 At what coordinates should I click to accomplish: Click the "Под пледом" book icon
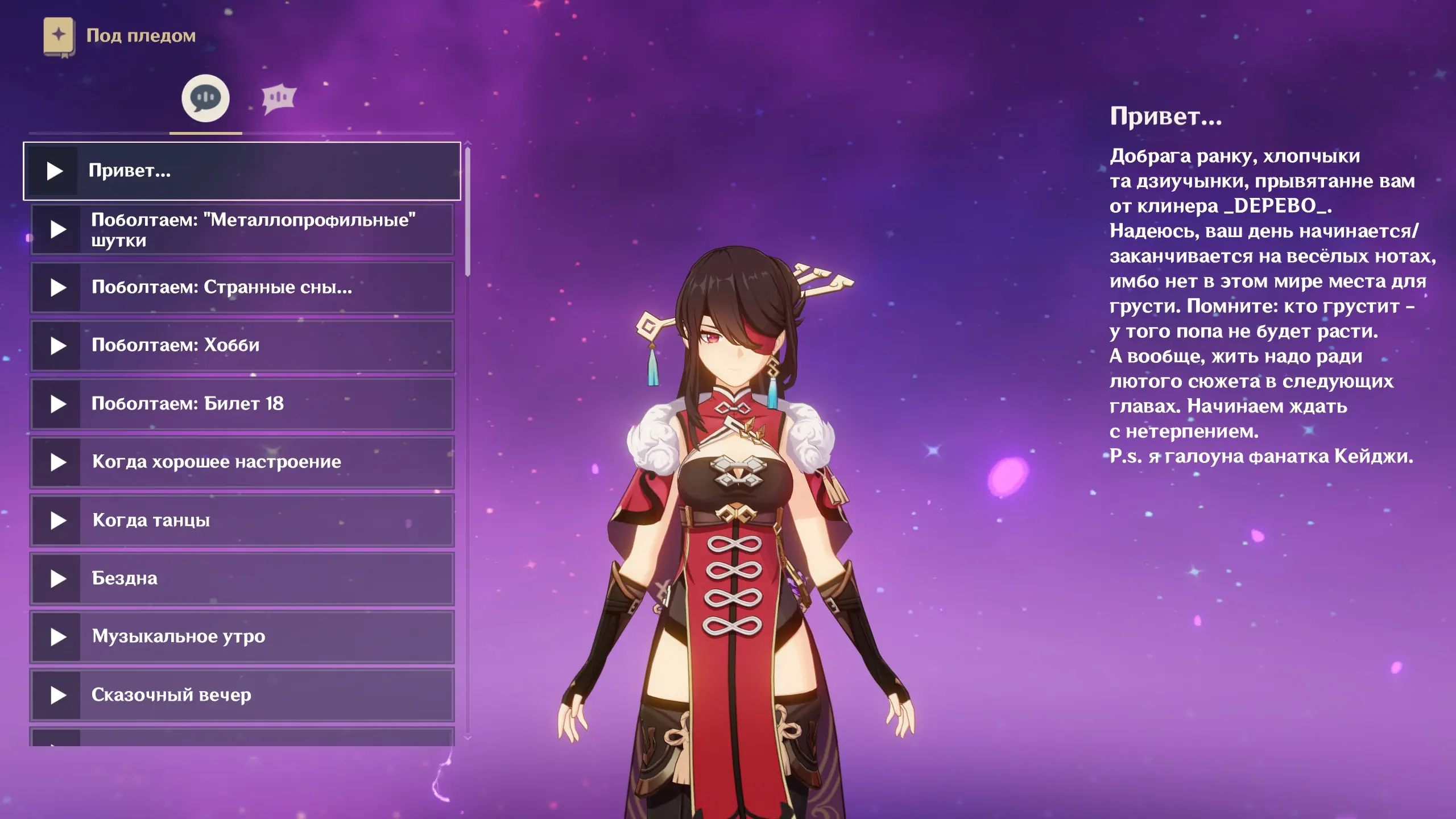tap(59, 36)
